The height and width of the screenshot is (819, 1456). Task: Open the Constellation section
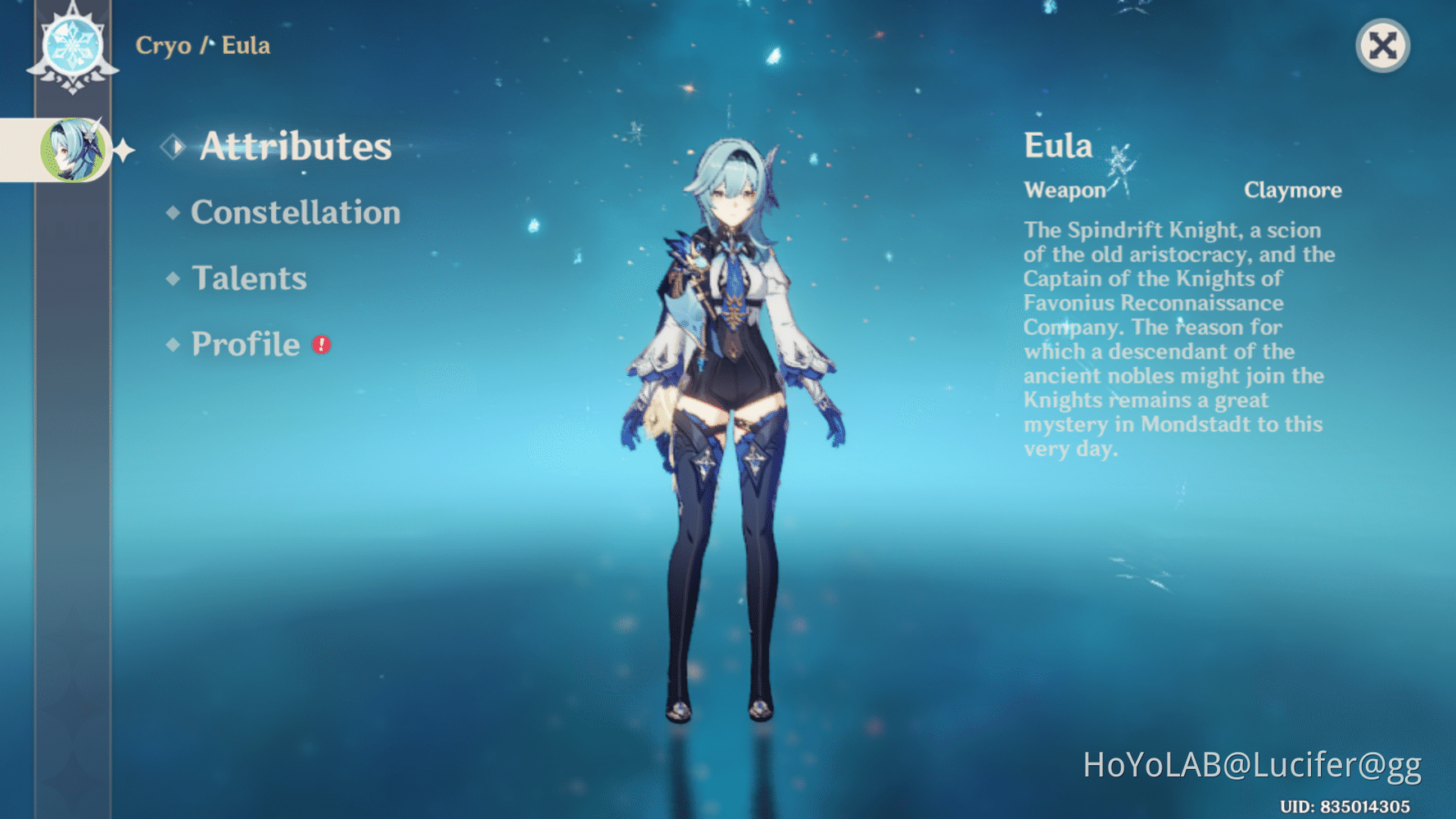[295, 213]
